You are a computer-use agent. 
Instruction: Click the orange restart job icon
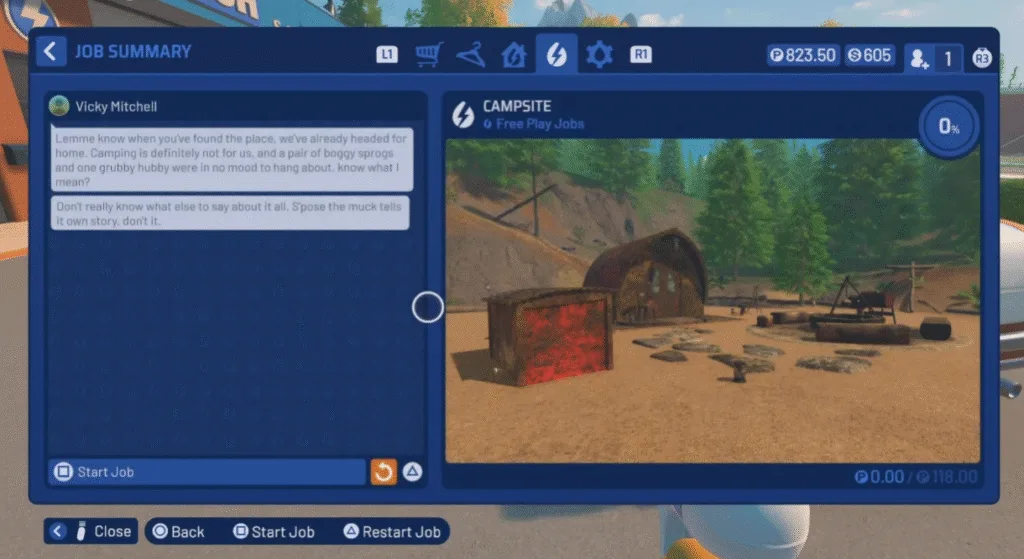tap(384, 472)
